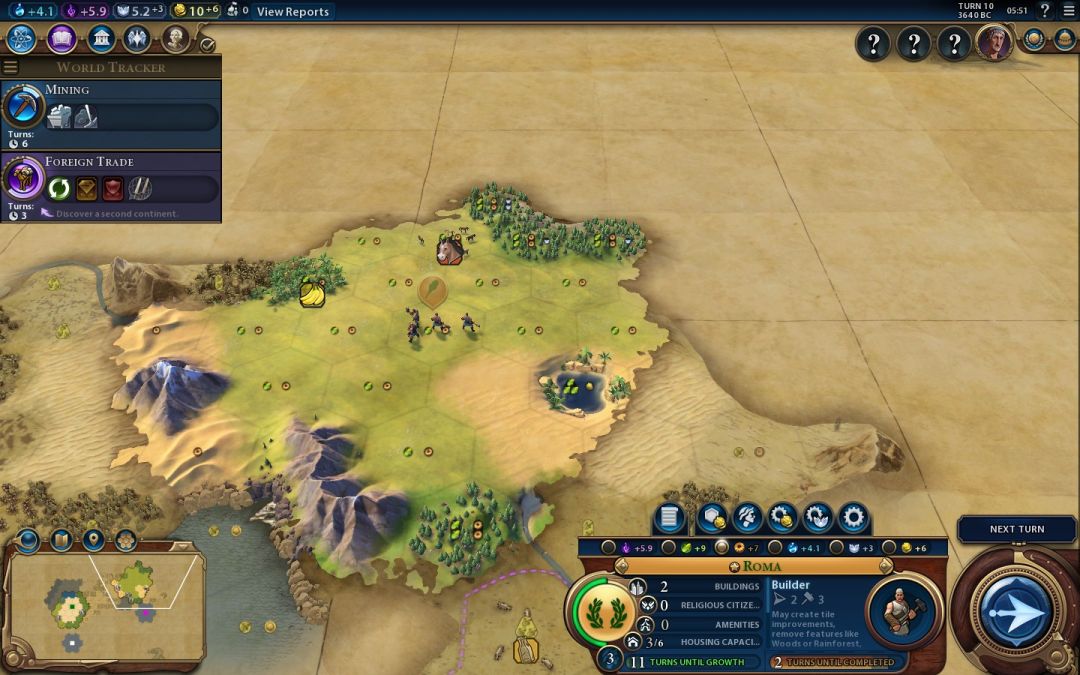Open the View Reports panel

293,12
